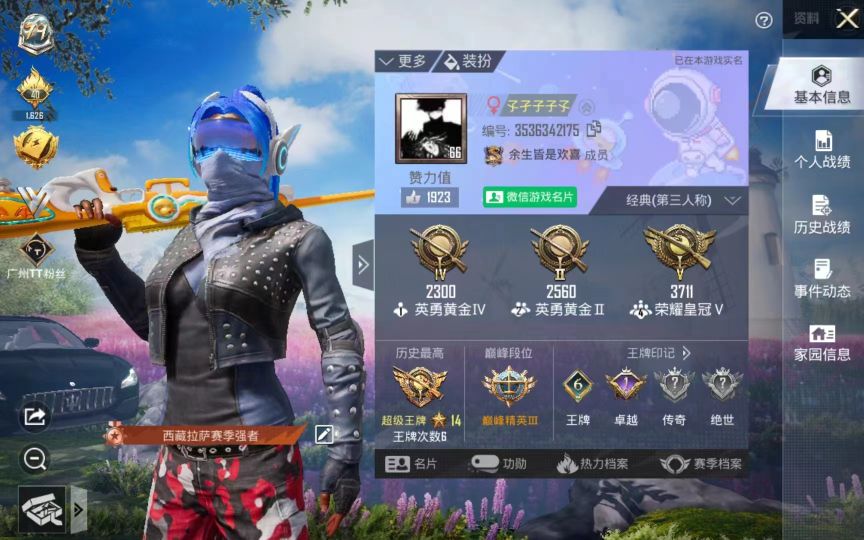
Task: Switch to the 基本信息 tab
Action: [x=822, y=85]
